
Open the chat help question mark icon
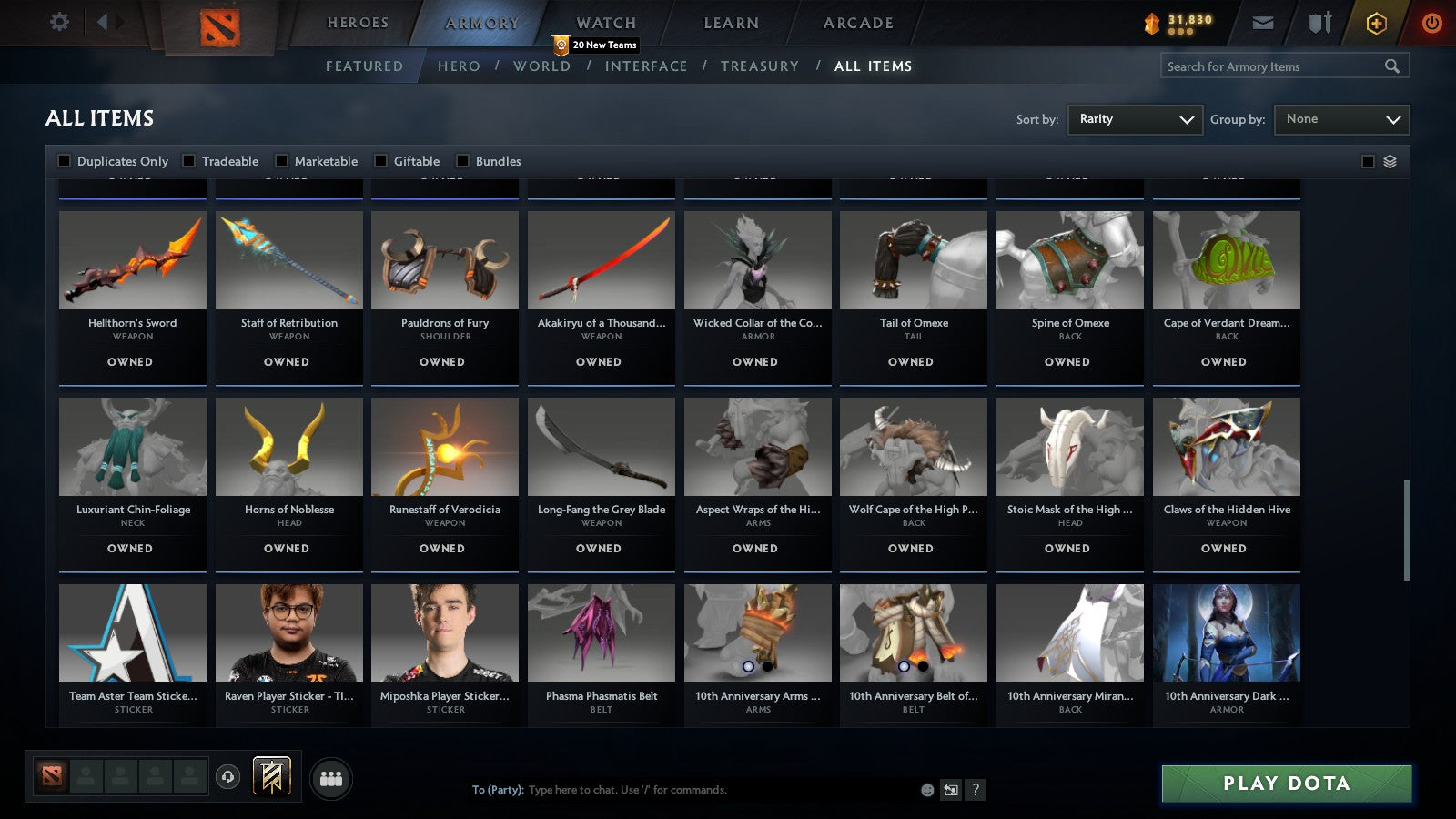(976, 791)
